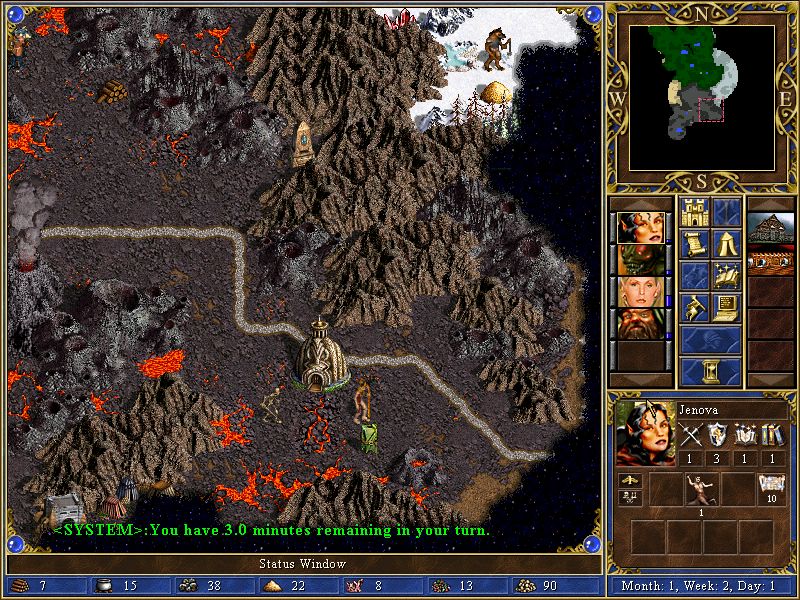Select the troop creature in Jenova's army
The width and height of the screenshot is (800, 600).
coord(700,490)
